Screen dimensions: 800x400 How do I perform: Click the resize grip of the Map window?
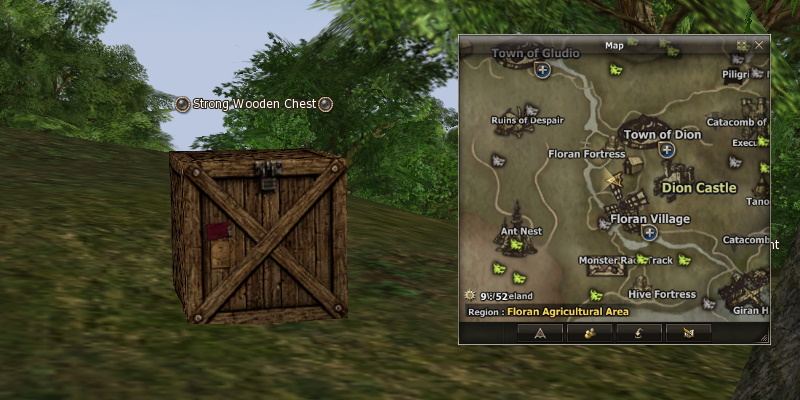tap(764, 338)
